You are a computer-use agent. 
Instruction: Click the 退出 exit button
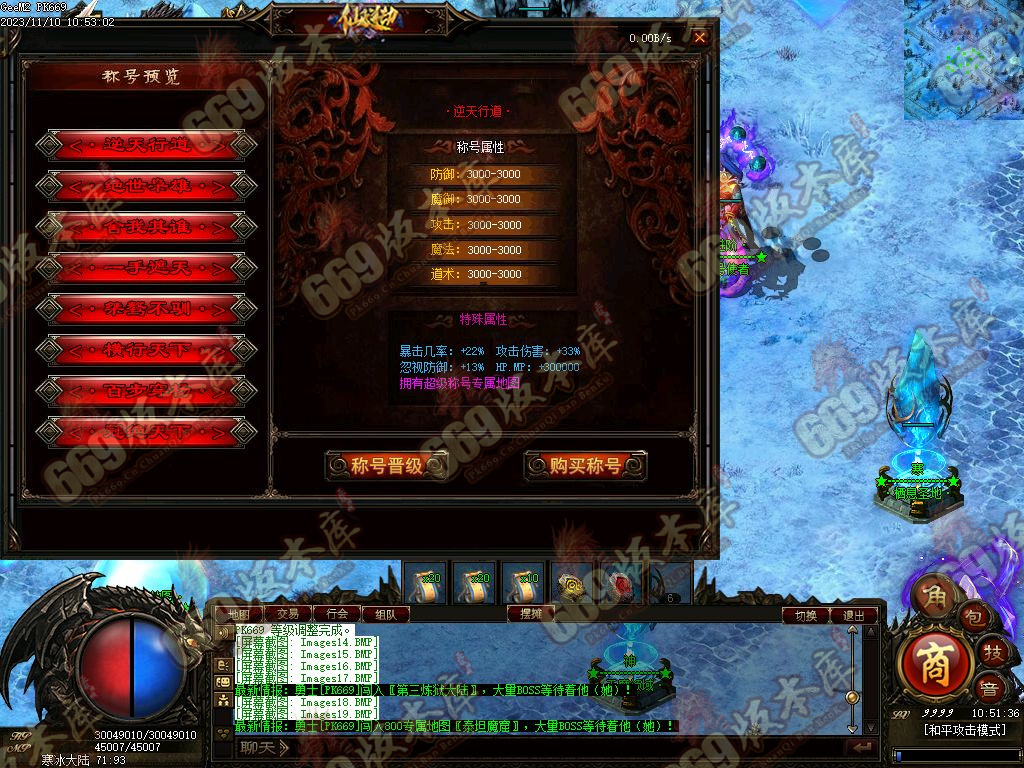tap(854, 616)
